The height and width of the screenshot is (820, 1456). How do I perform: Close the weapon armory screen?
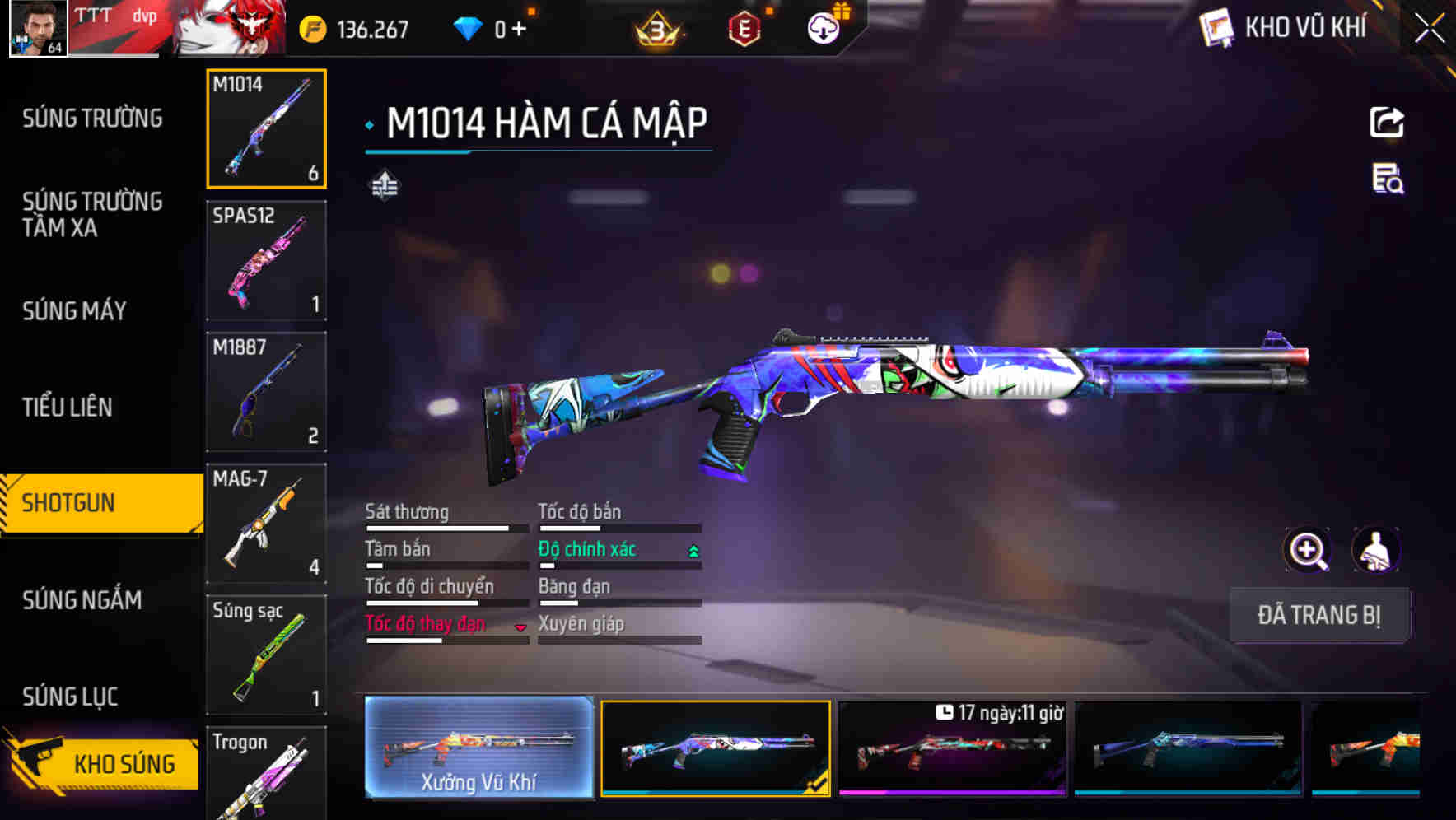(1429, 29)
